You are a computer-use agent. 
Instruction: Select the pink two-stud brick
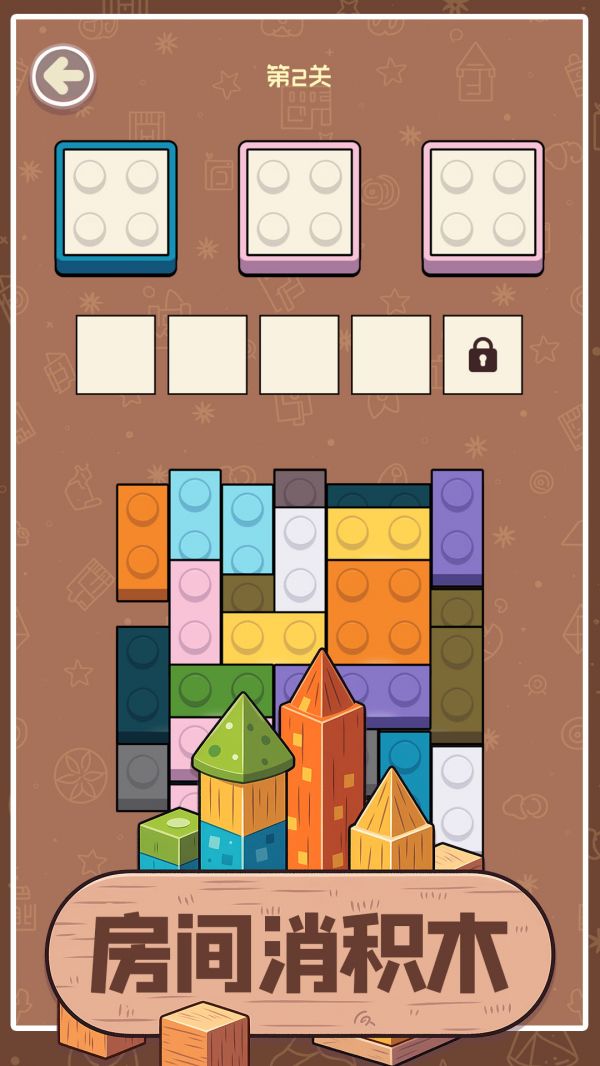[195, 611]
